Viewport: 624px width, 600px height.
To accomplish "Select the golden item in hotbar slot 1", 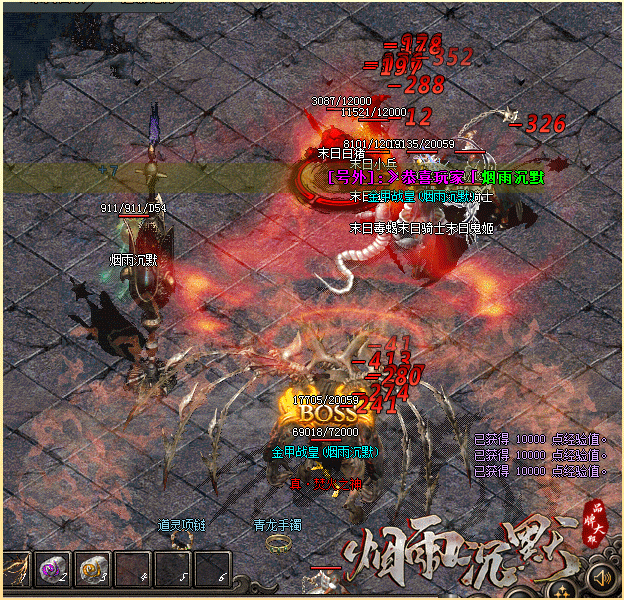I will 14,569.
